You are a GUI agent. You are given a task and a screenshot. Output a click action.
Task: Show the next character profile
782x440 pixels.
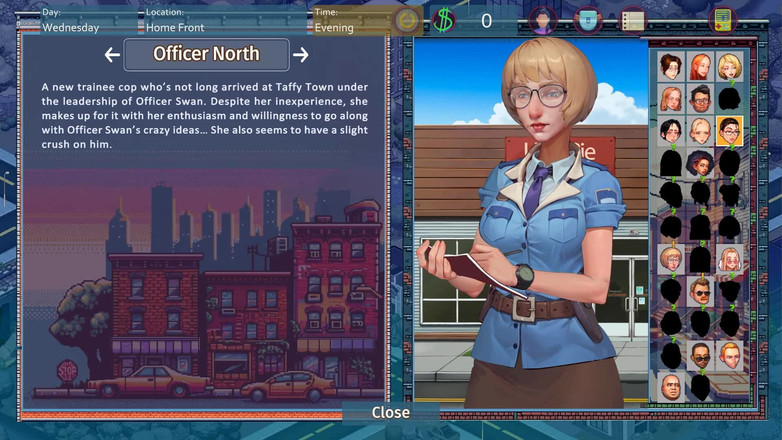(x=300, y=55)
